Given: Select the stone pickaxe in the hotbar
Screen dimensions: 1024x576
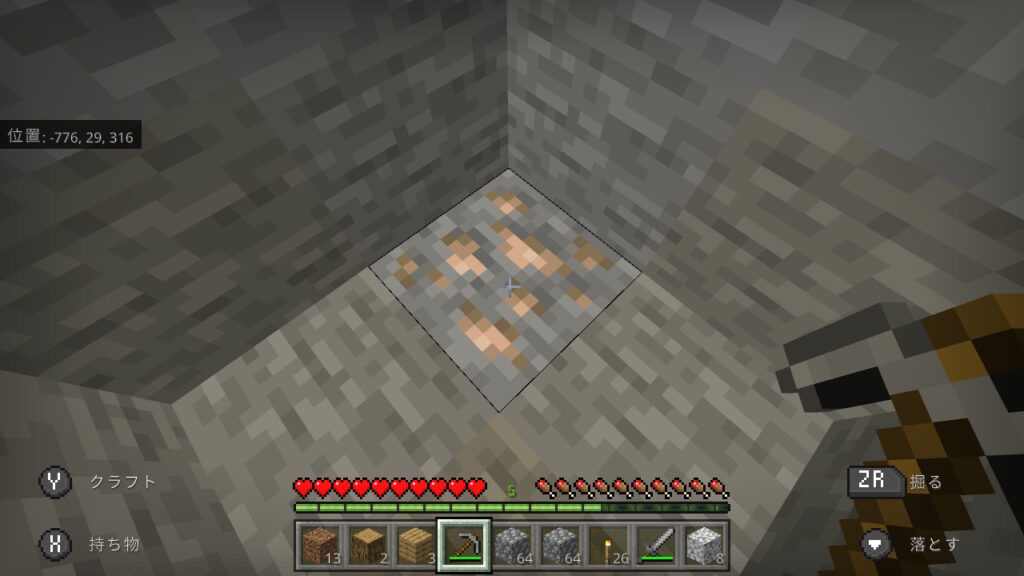Looking at the screenshot, I should [463, 545].
